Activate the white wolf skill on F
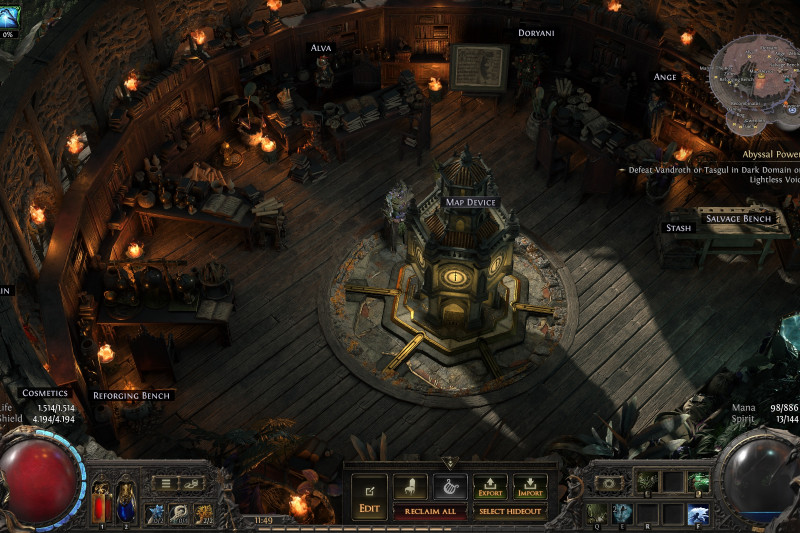 (698, 513)
